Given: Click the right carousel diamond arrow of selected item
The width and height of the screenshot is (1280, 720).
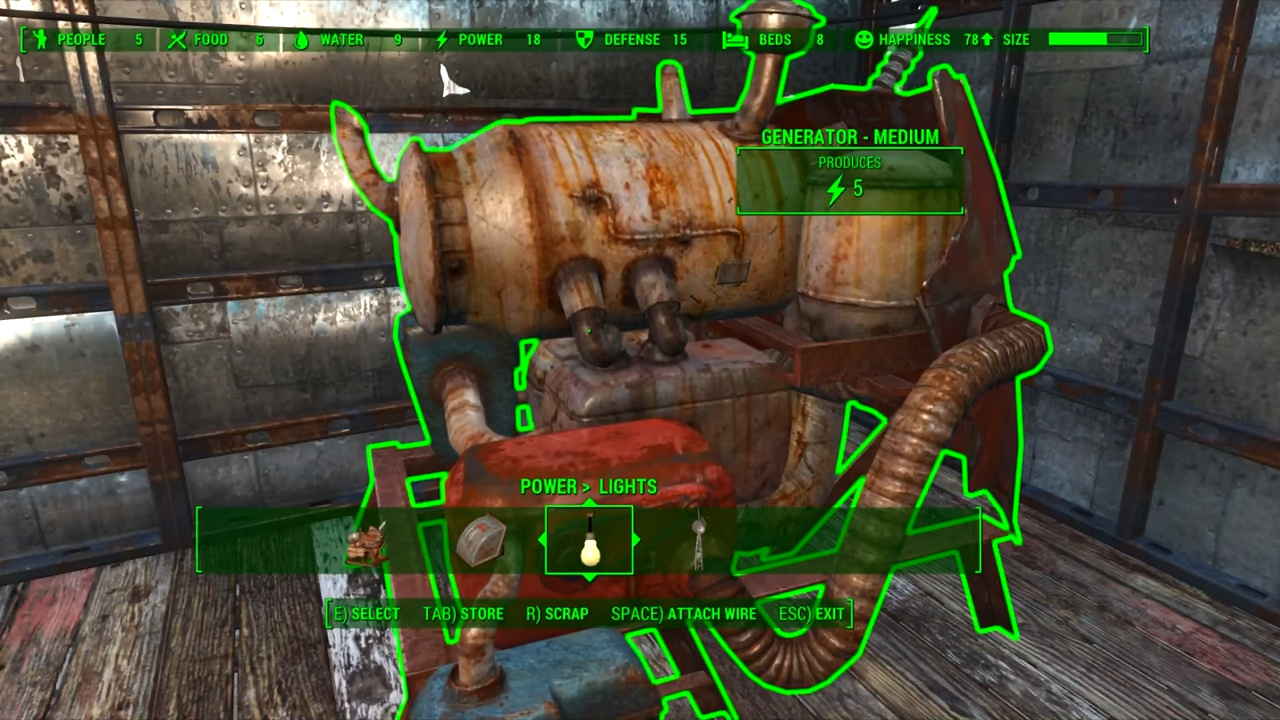Looking at the screenshot, I should click(634, 540).
